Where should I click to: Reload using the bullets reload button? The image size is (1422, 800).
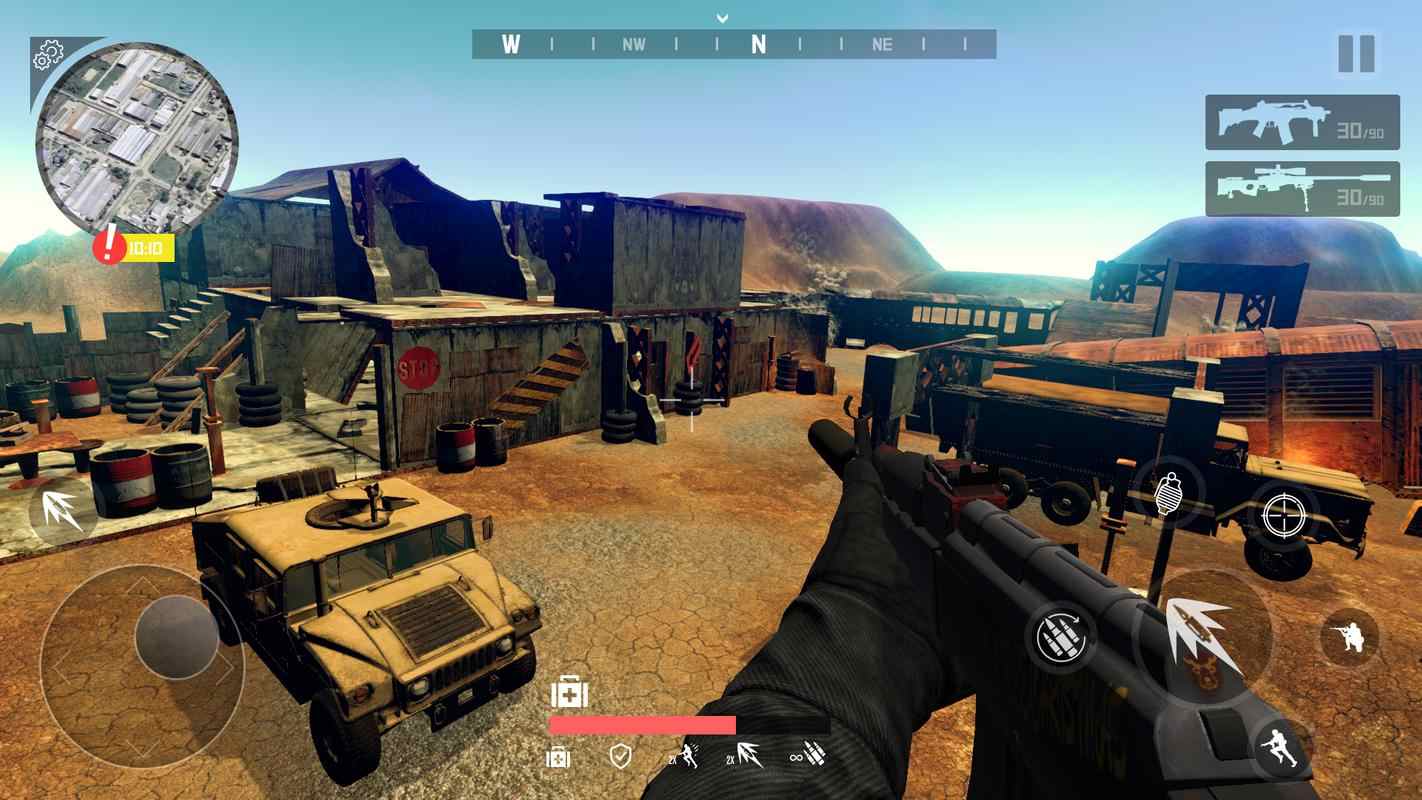1060,636
